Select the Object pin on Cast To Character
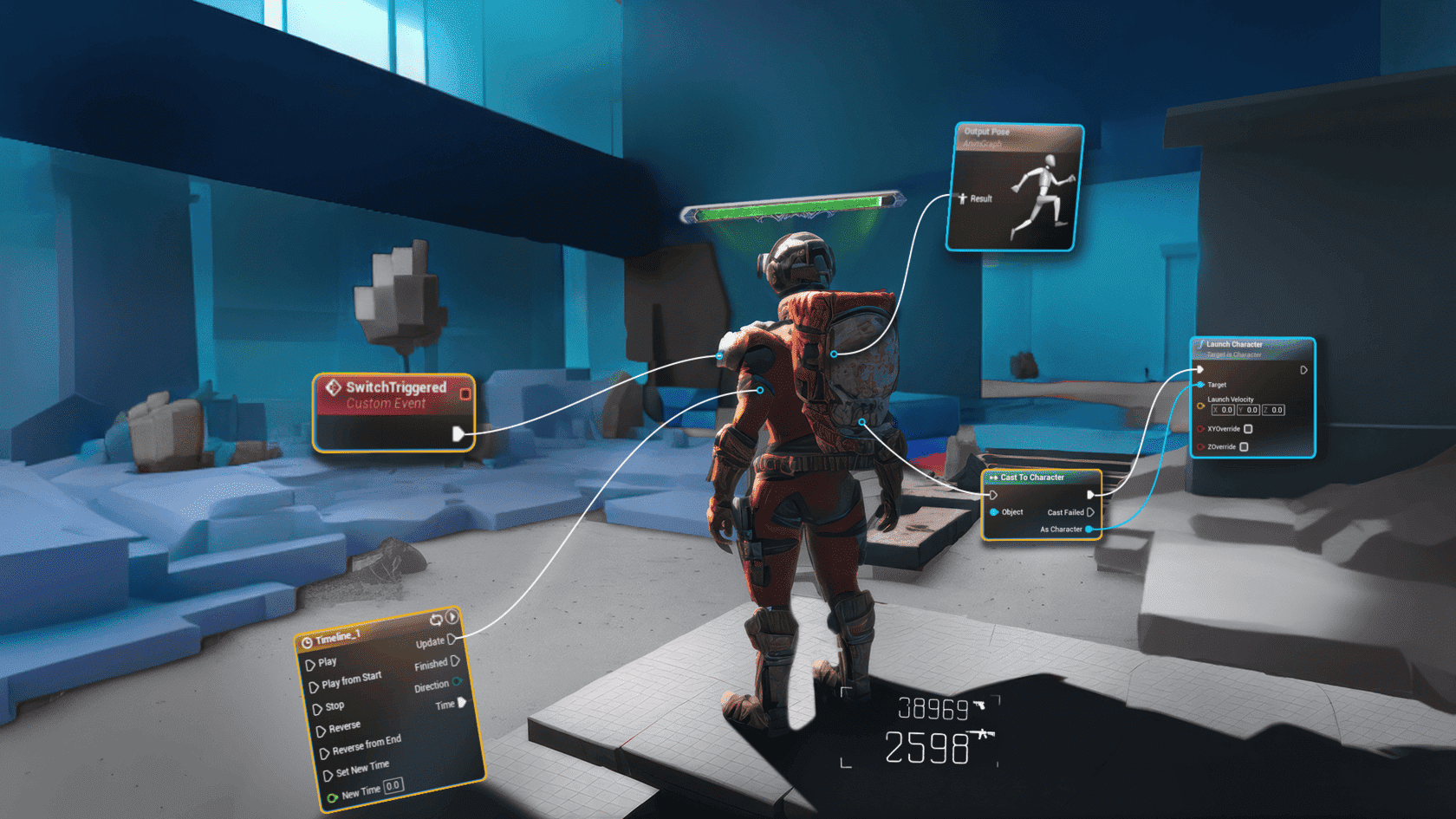This screenshot has height=819, width=1456. pos(994,512)
